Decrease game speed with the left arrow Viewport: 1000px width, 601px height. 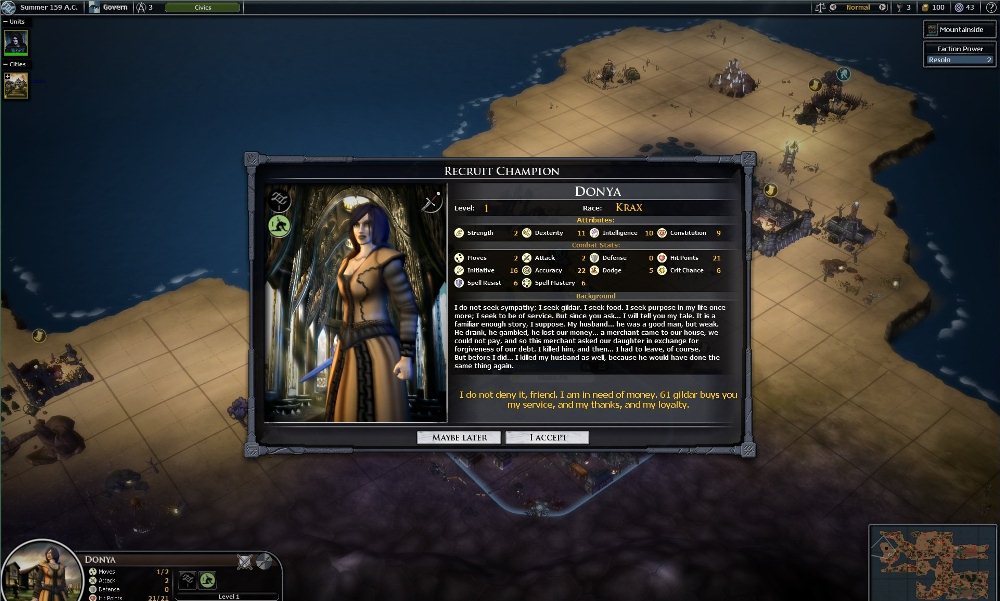click(x=834, y=7)
